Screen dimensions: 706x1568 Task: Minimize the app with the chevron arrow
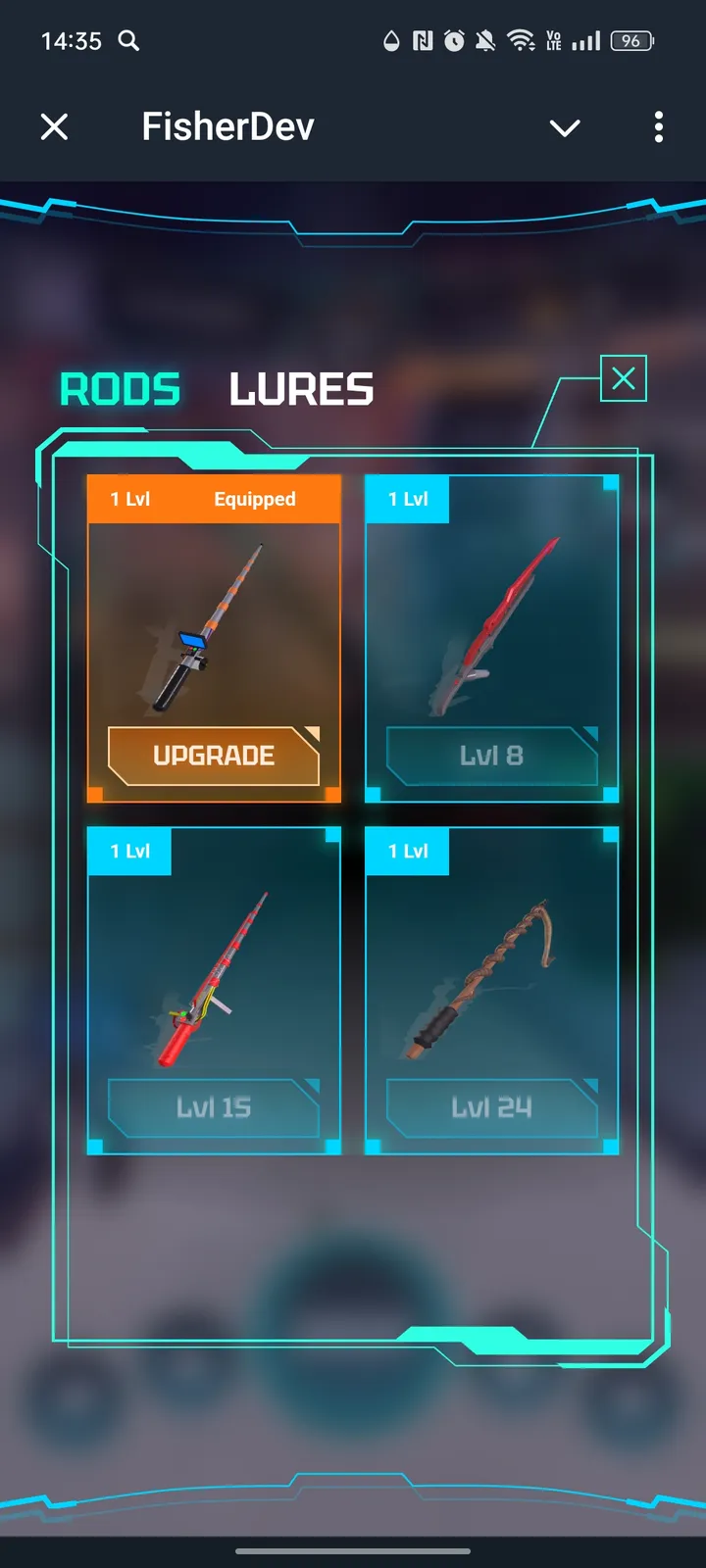coord(565,127)
